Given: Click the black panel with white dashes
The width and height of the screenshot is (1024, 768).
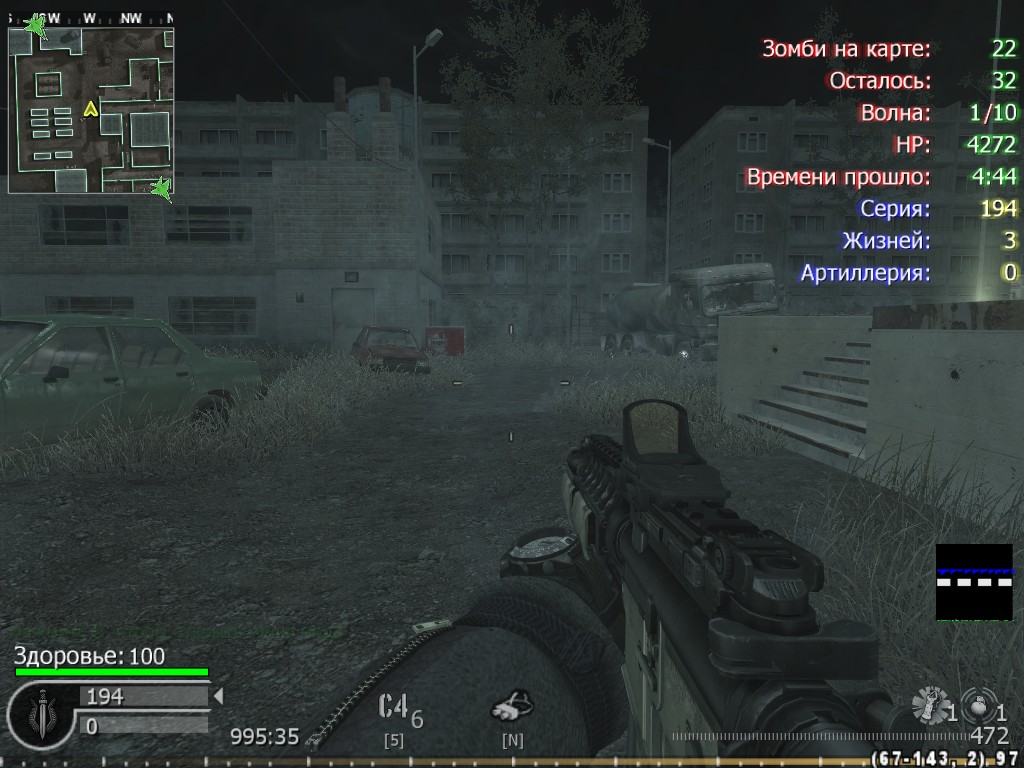Looking at the screenshot, I should click(974, 582).
